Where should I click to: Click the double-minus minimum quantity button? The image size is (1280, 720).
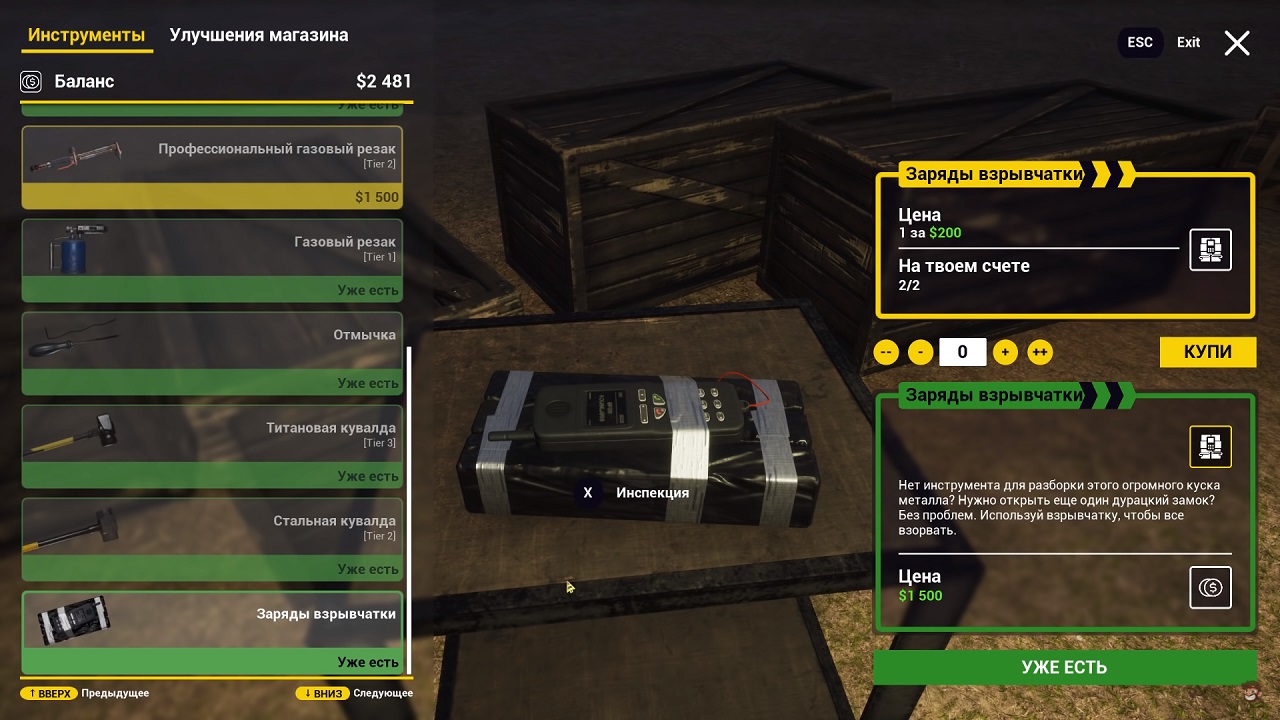pyautogui.click(x=886, y=352)
